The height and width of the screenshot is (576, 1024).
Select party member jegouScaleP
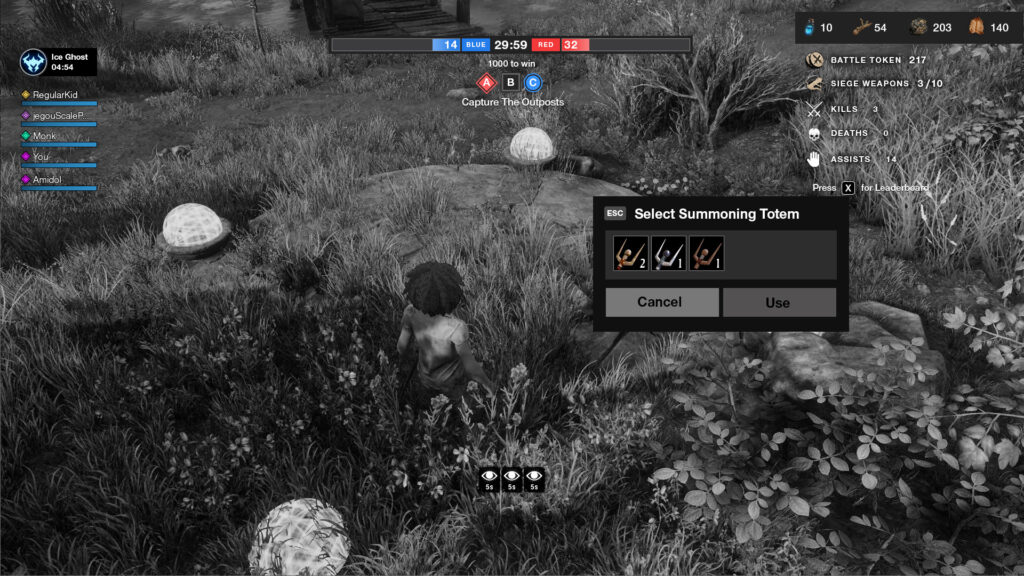[x=57, y=116]
